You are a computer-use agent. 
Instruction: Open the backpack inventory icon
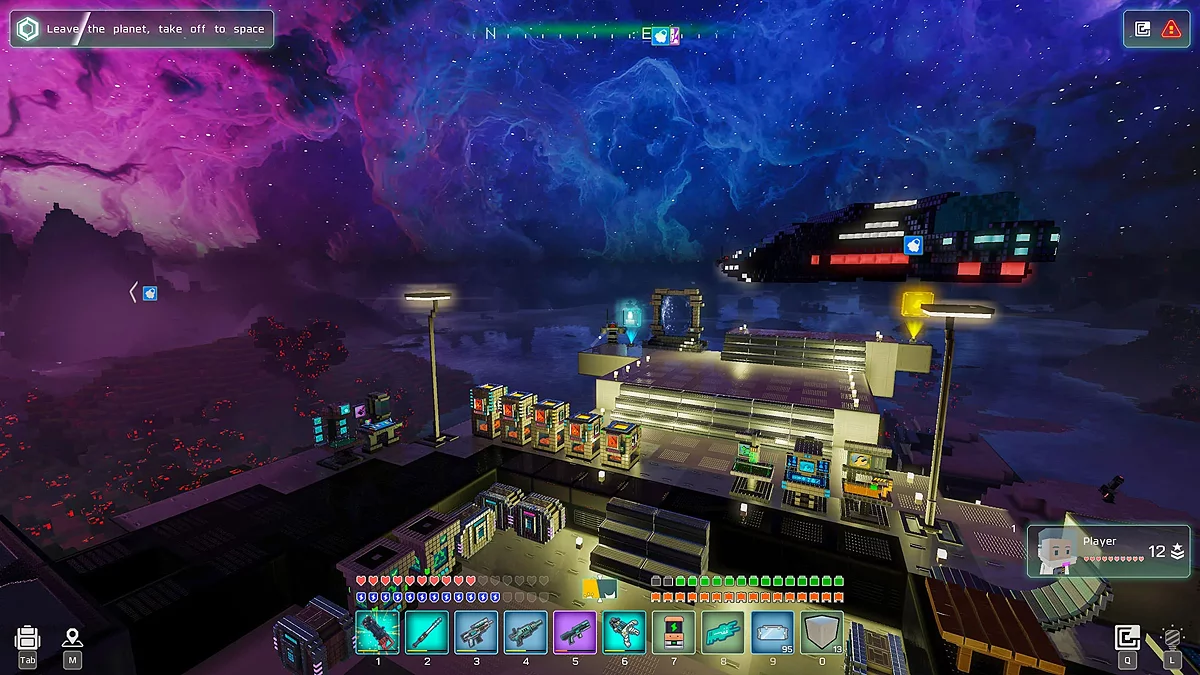(x=28, y=638)
